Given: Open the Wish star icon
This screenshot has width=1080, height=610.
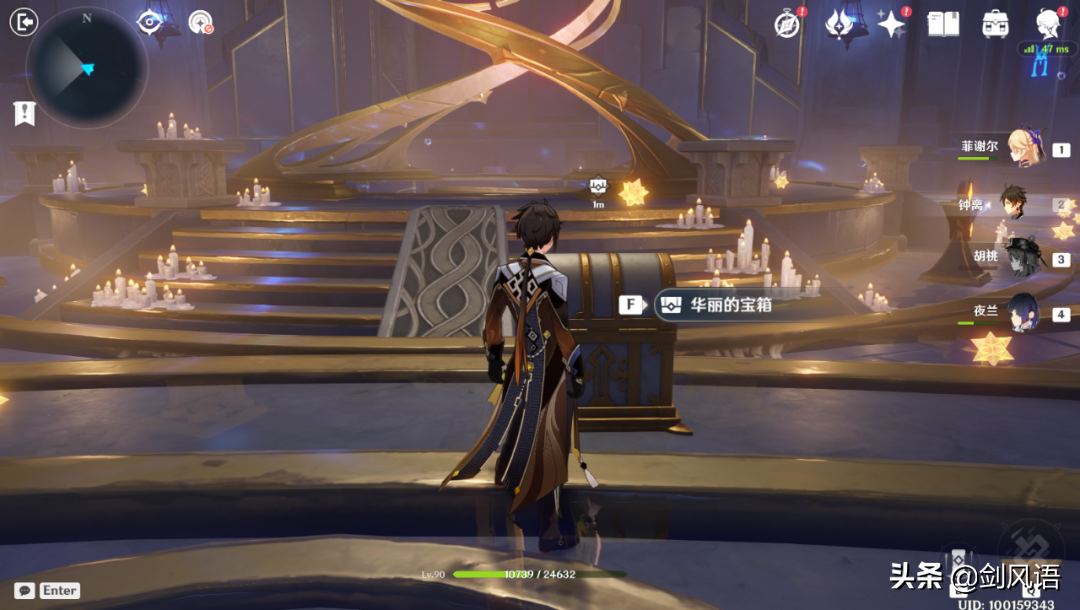Looking at the screenshot, I should pyautogui.click(x=891, y=24).
